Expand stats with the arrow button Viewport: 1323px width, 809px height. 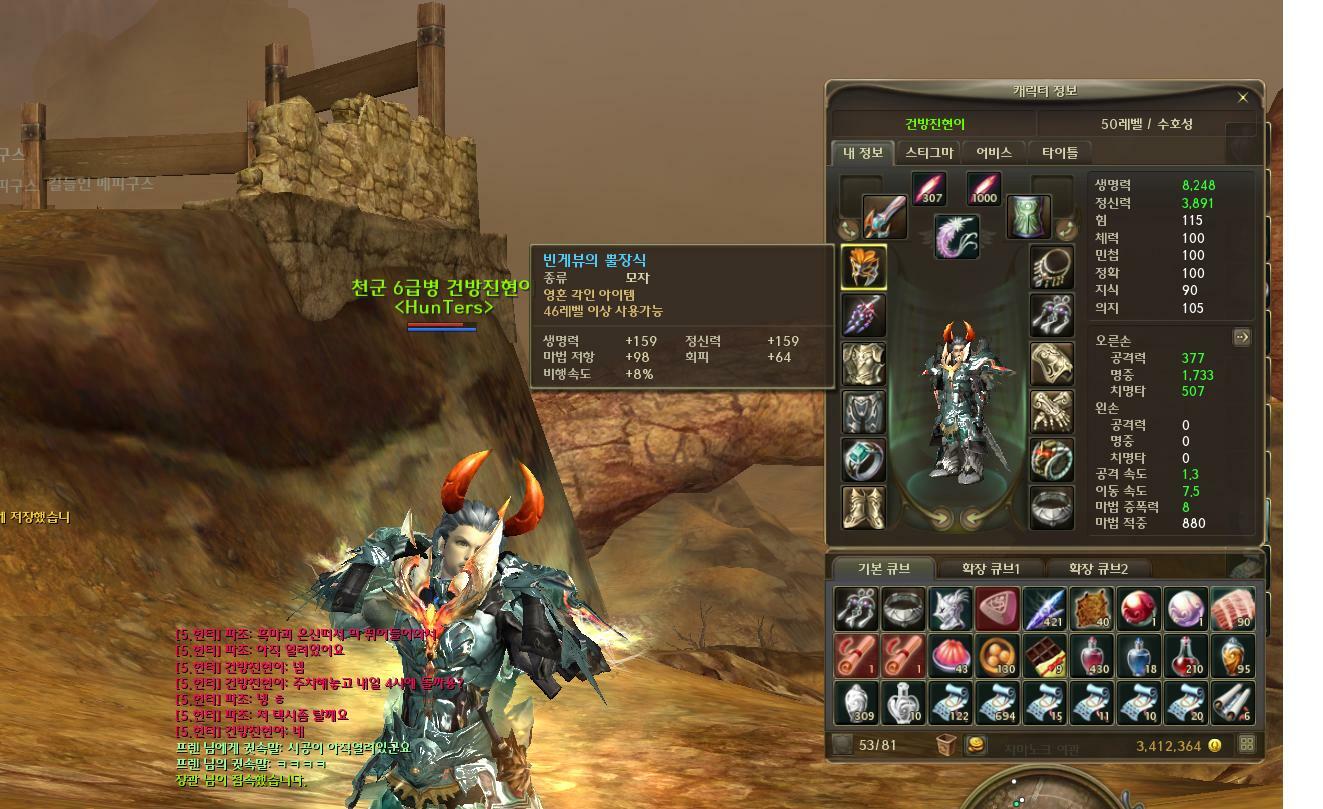tap(1241, 337)
